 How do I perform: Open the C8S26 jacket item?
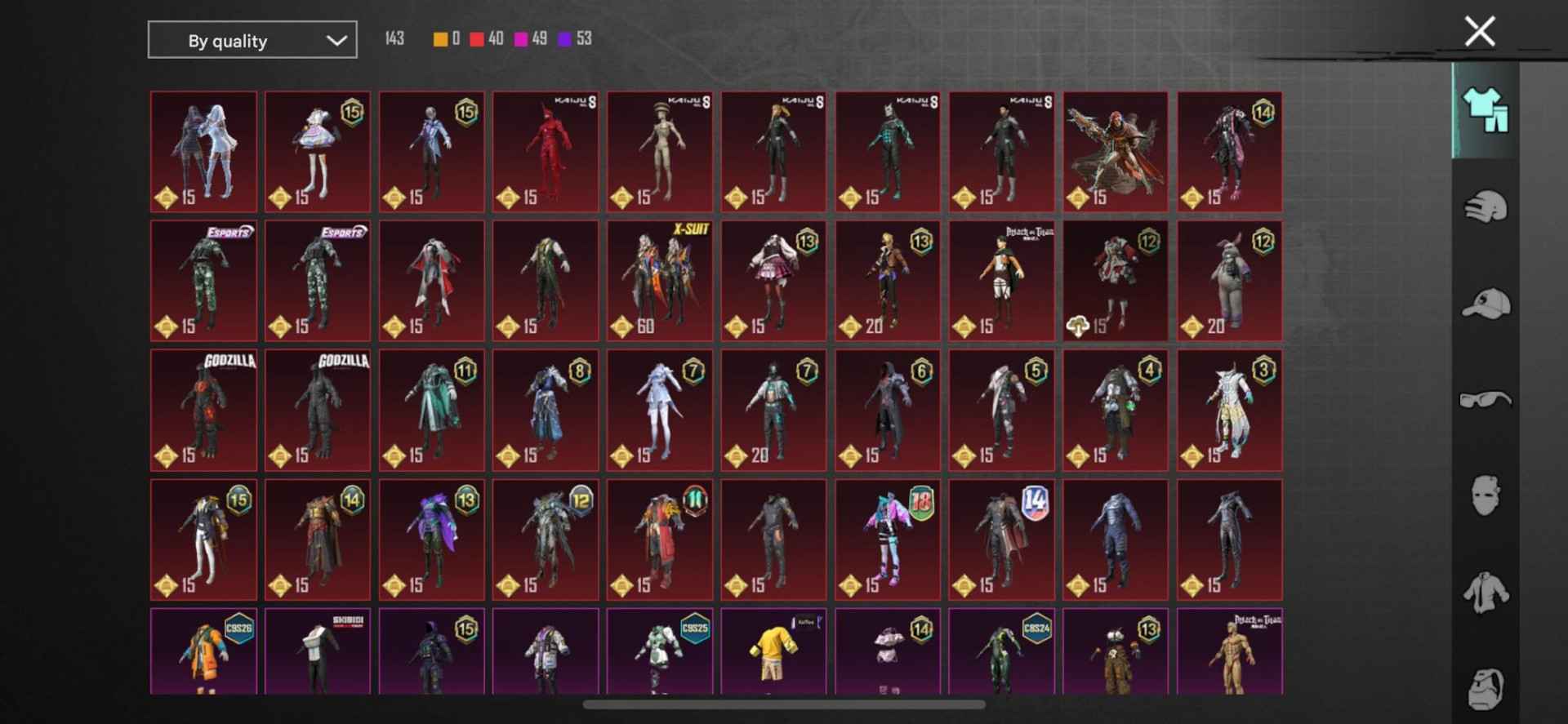(x=203, y=653)
